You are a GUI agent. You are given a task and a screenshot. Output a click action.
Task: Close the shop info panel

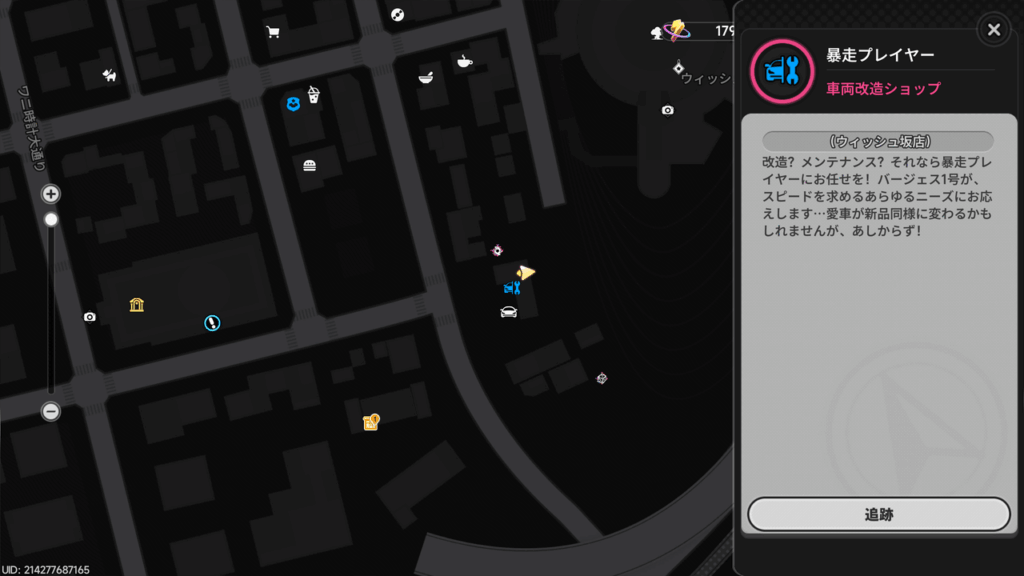pos(993,30)
